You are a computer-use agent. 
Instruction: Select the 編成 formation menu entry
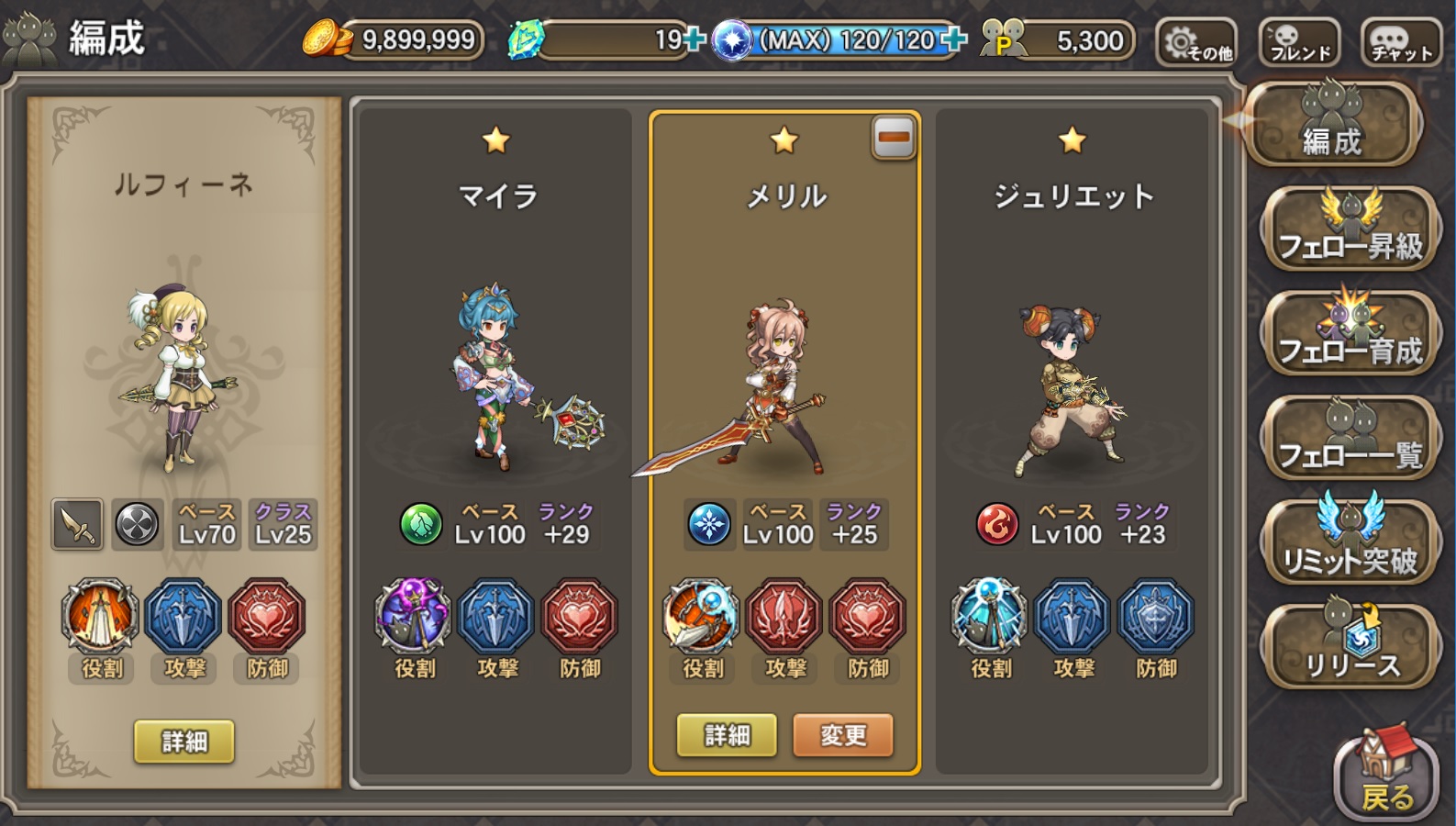[1332, 126]
